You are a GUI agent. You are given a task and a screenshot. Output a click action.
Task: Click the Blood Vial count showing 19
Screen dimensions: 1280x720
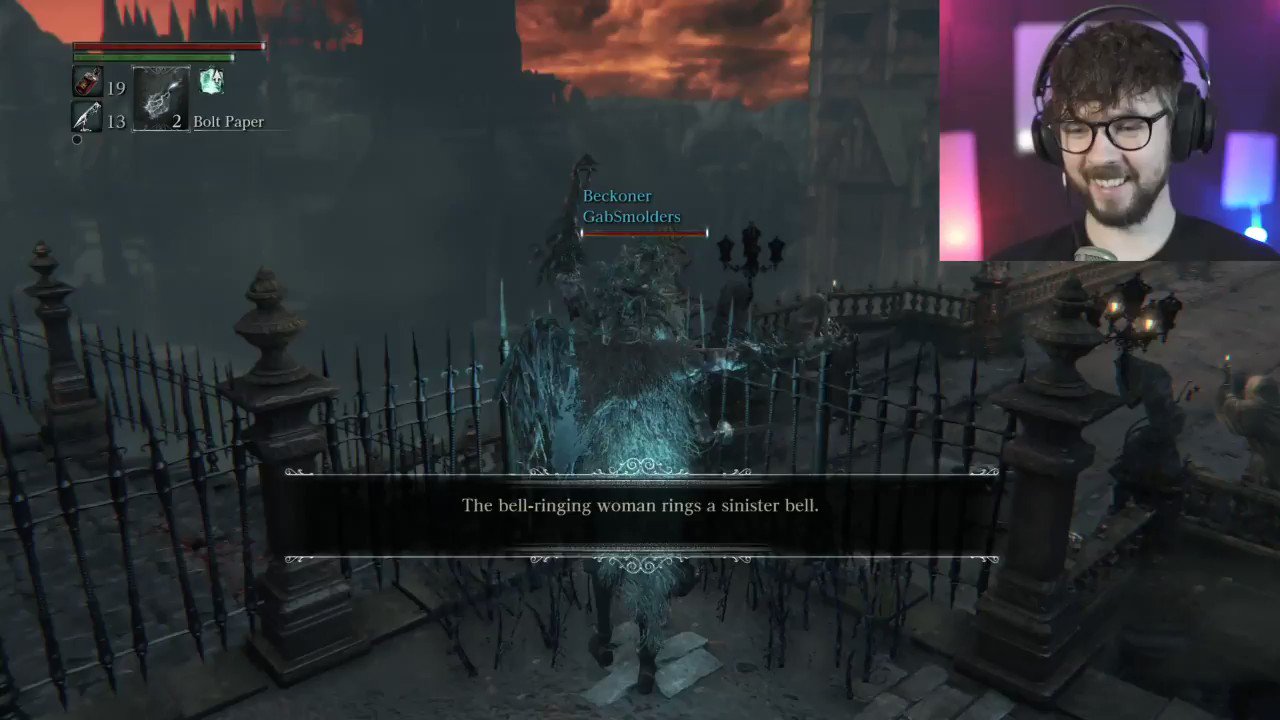click(116, 88)
